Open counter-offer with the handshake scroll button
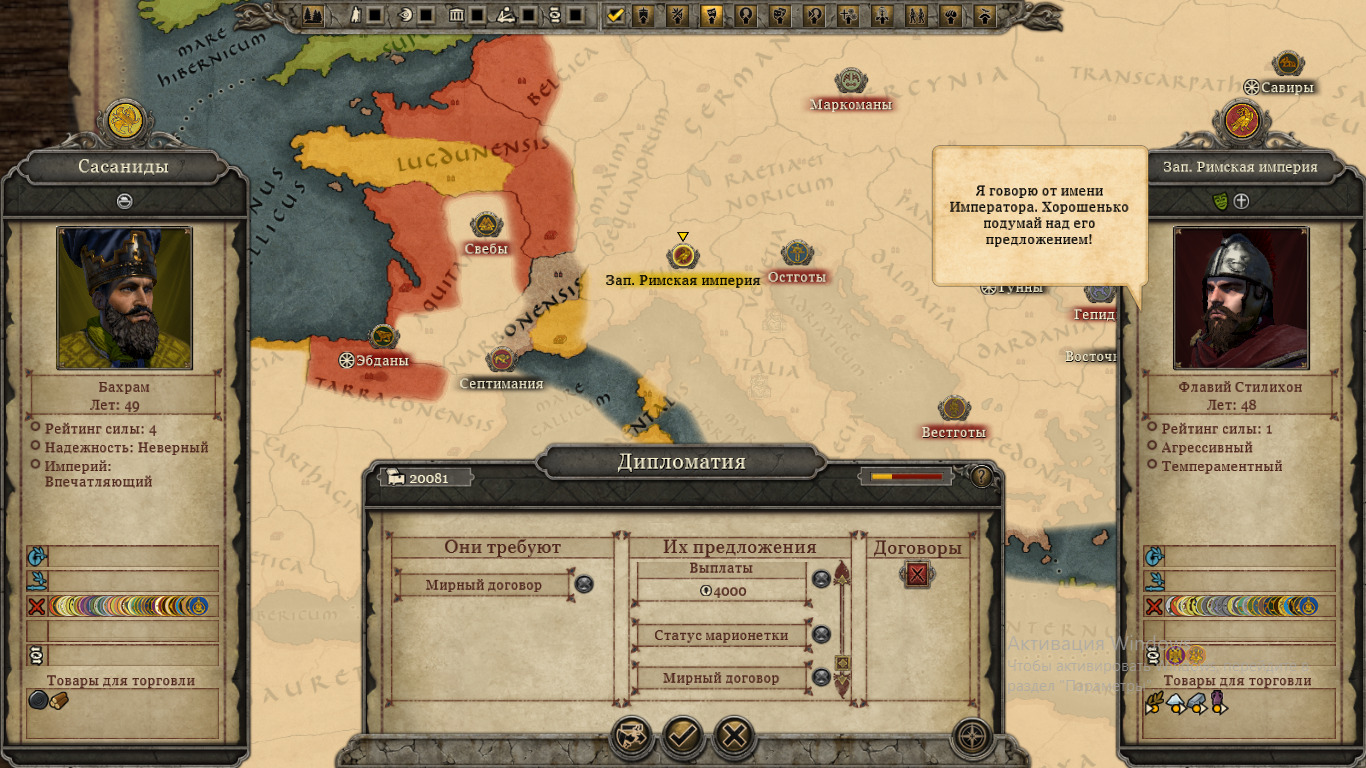1366x768 pixels. point(631,738)
